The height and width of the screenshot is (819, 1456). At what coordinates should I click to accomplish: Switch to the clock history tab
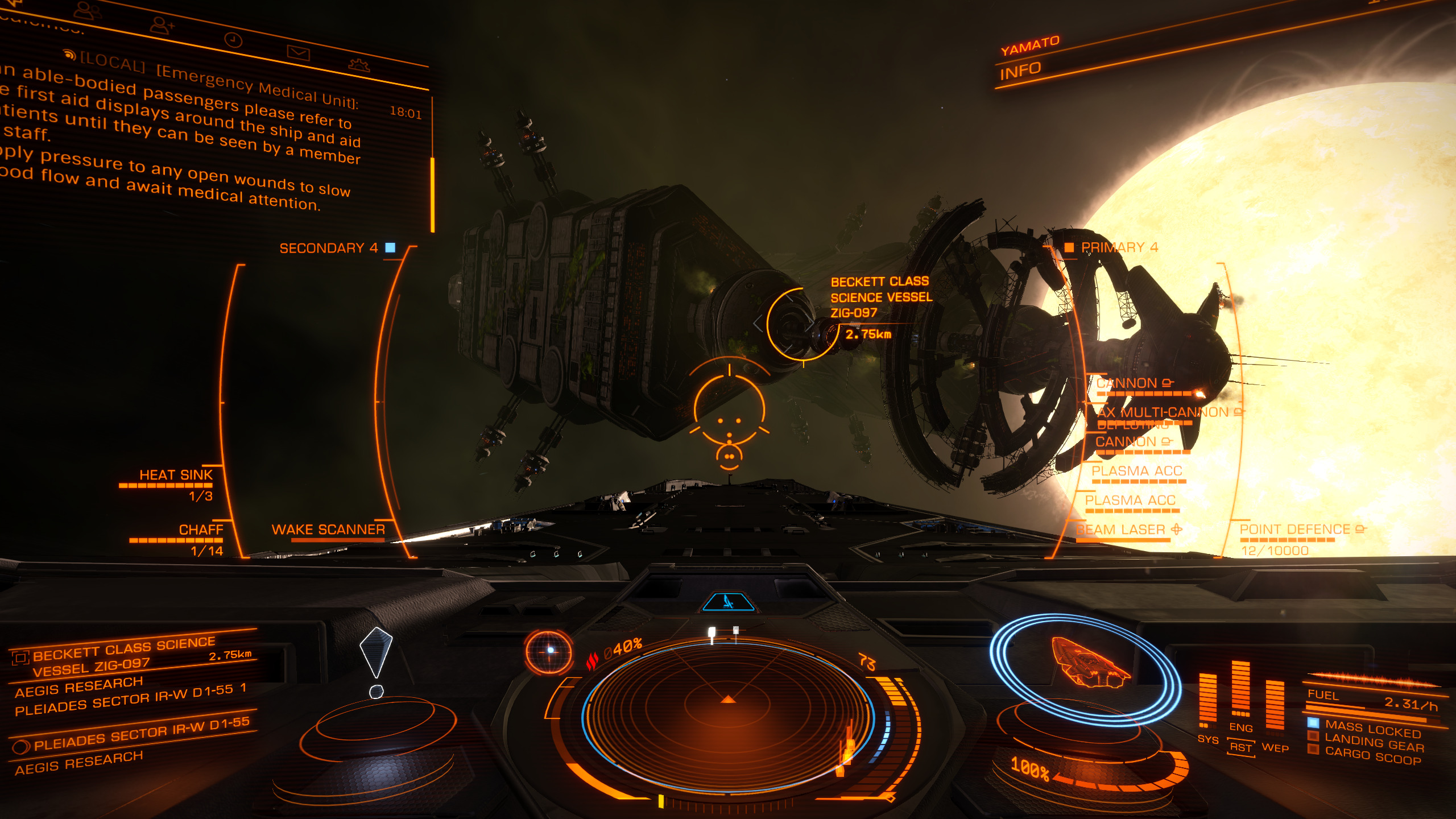pos(233,40)
